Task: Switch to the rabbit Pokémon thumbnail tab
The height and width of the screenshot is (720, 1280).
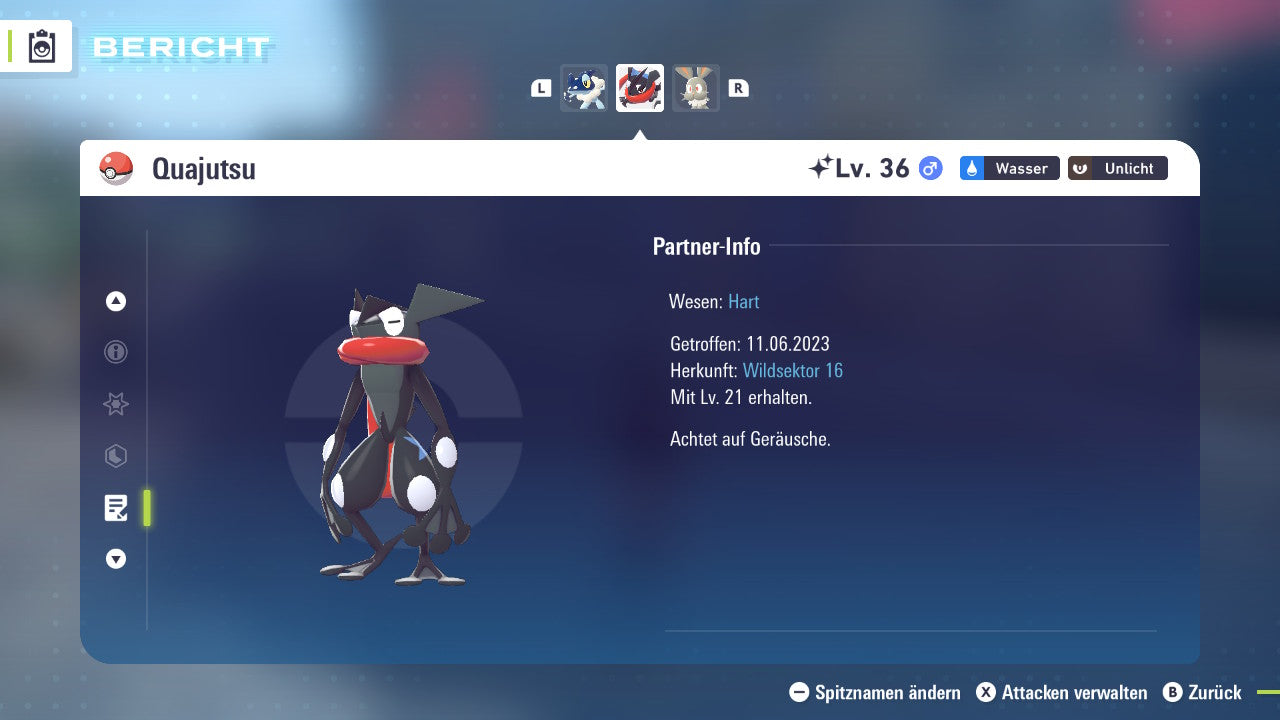Action: [695, 88]
